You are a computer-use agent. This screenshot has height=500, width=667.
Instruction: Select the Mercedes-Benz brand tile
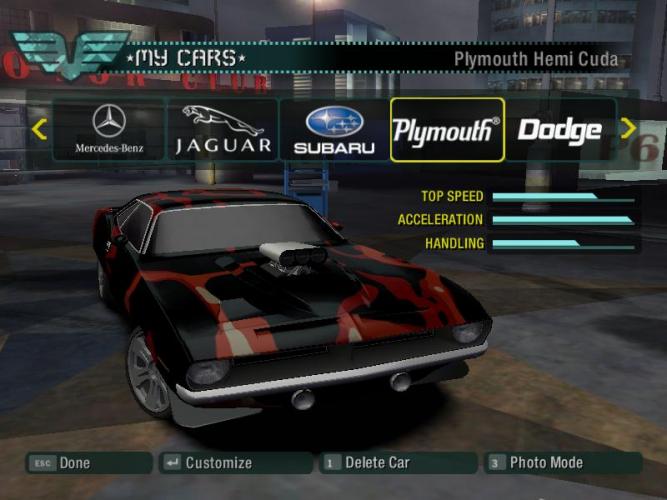(x=109, y=130)
